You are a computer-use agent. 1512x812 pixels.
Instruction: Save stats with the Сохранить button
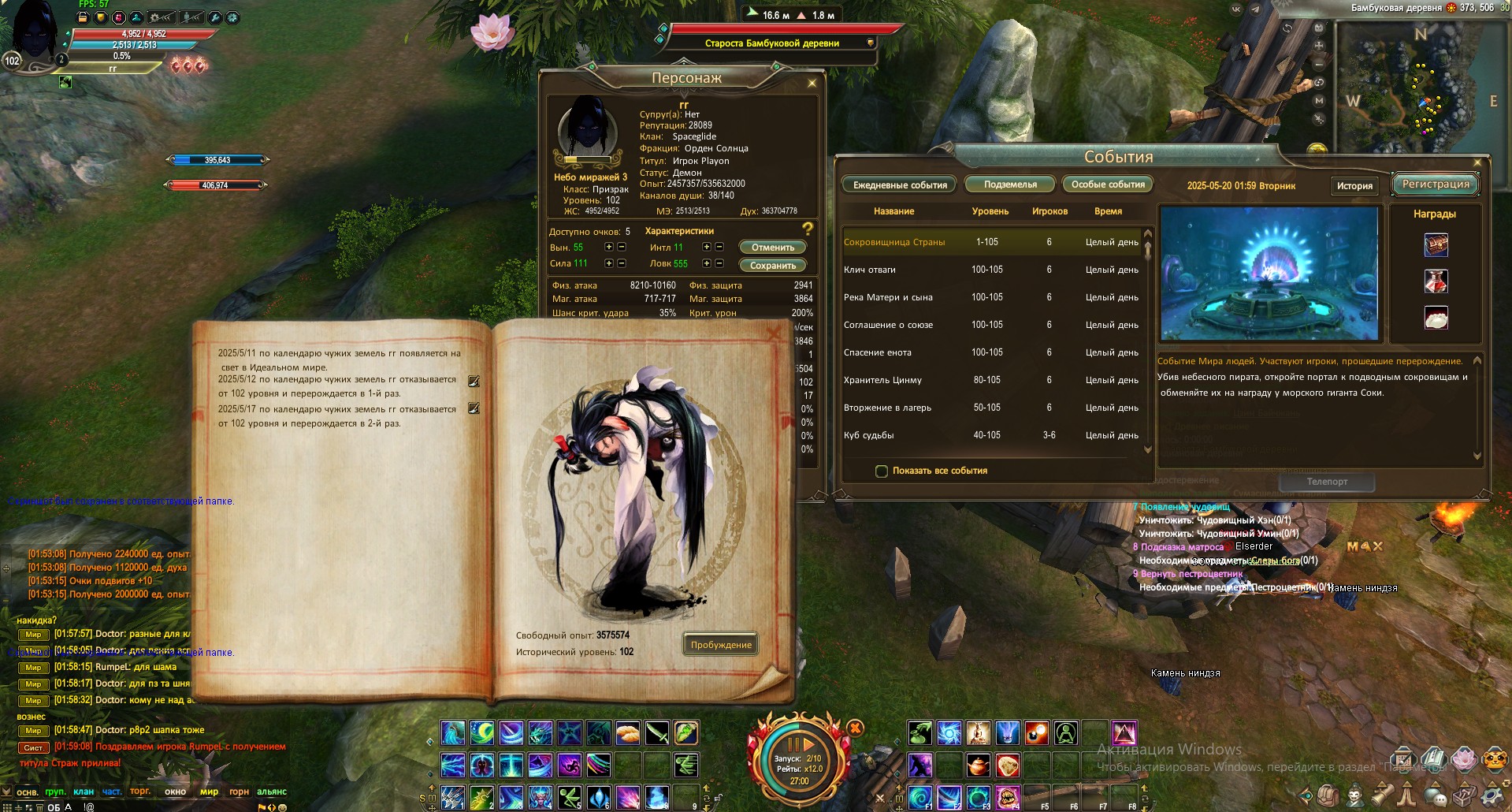tap(772, 266)
